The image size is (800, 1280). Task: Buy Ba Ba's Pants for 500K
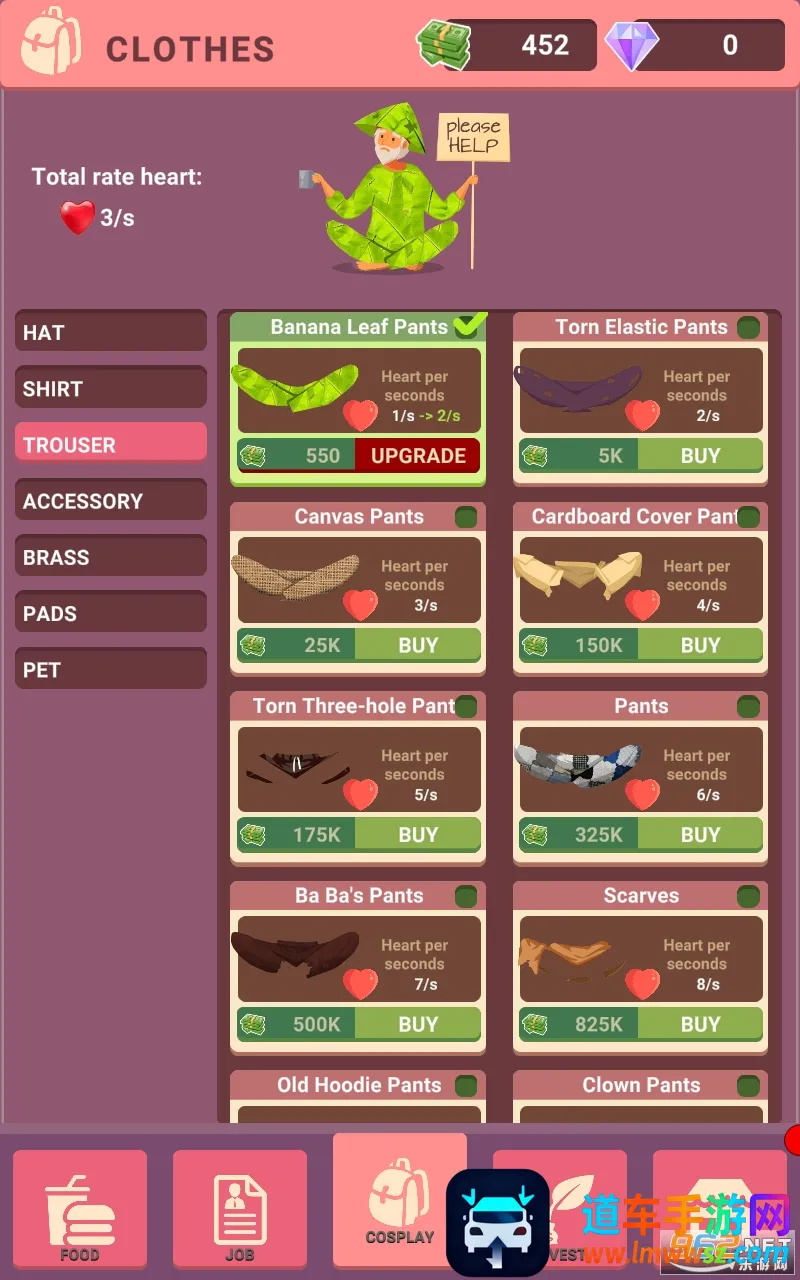click(418, 1024)
